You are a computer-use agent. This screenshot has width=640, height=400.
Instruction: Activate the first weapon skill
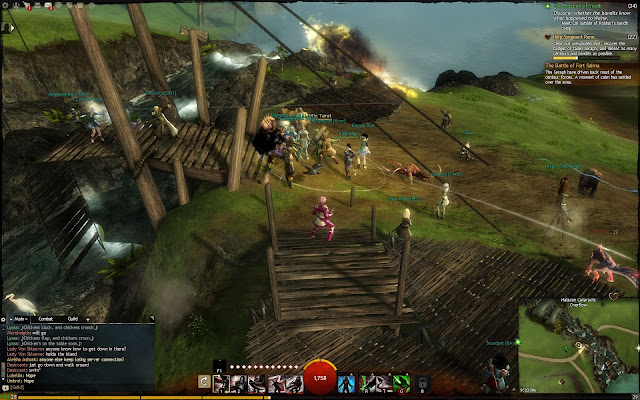click(220, 382)
